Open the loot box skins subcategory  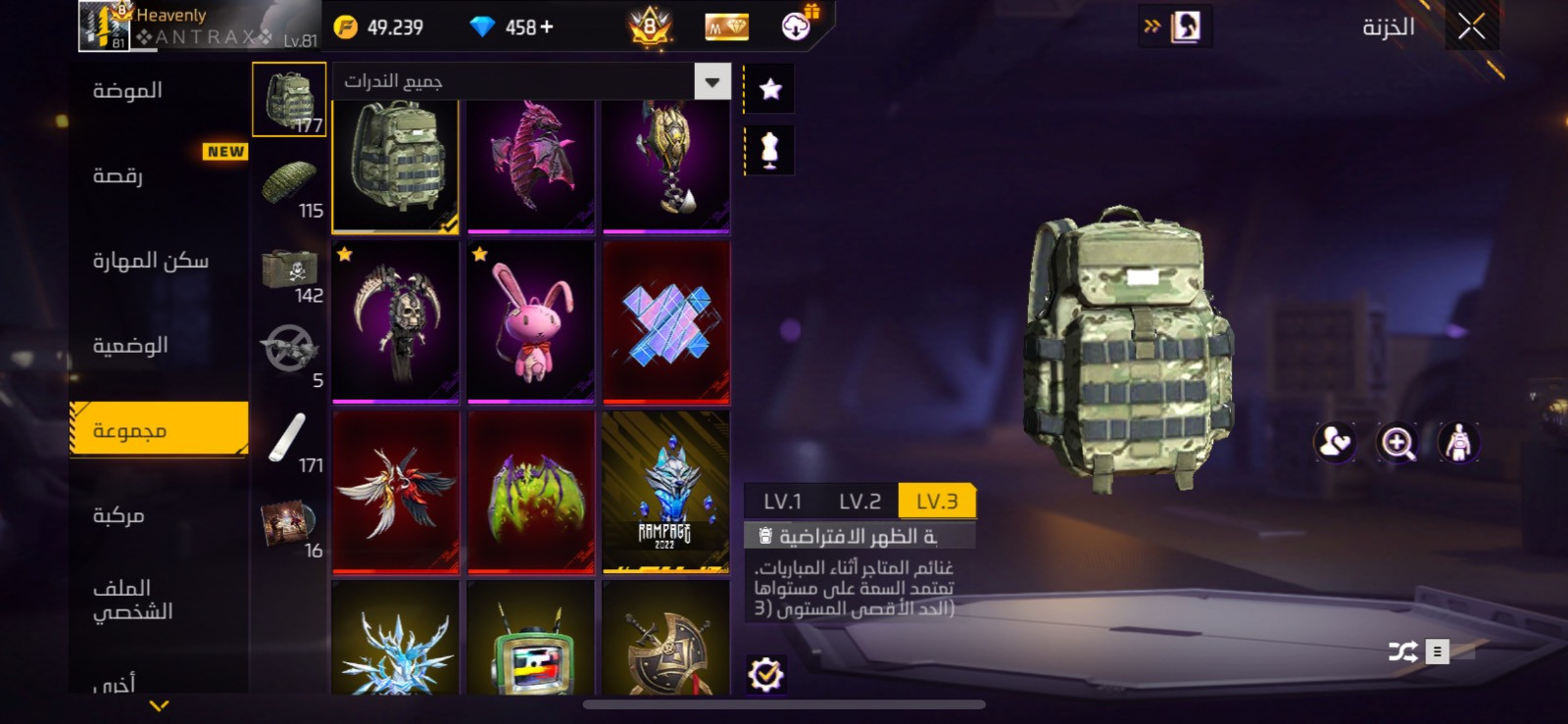(290, 271)
